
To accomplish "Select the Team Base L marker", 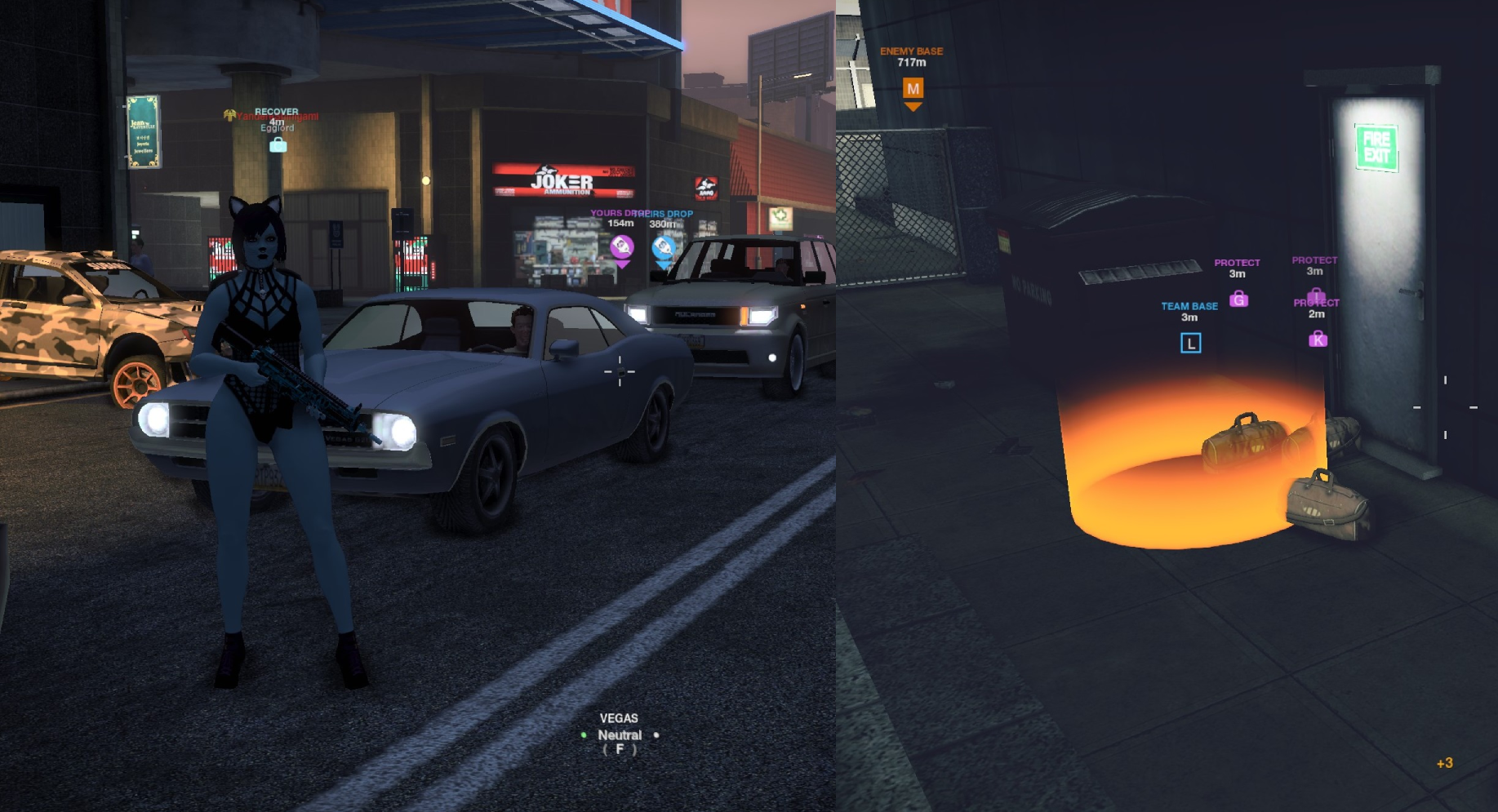I will coord(1190,344).
